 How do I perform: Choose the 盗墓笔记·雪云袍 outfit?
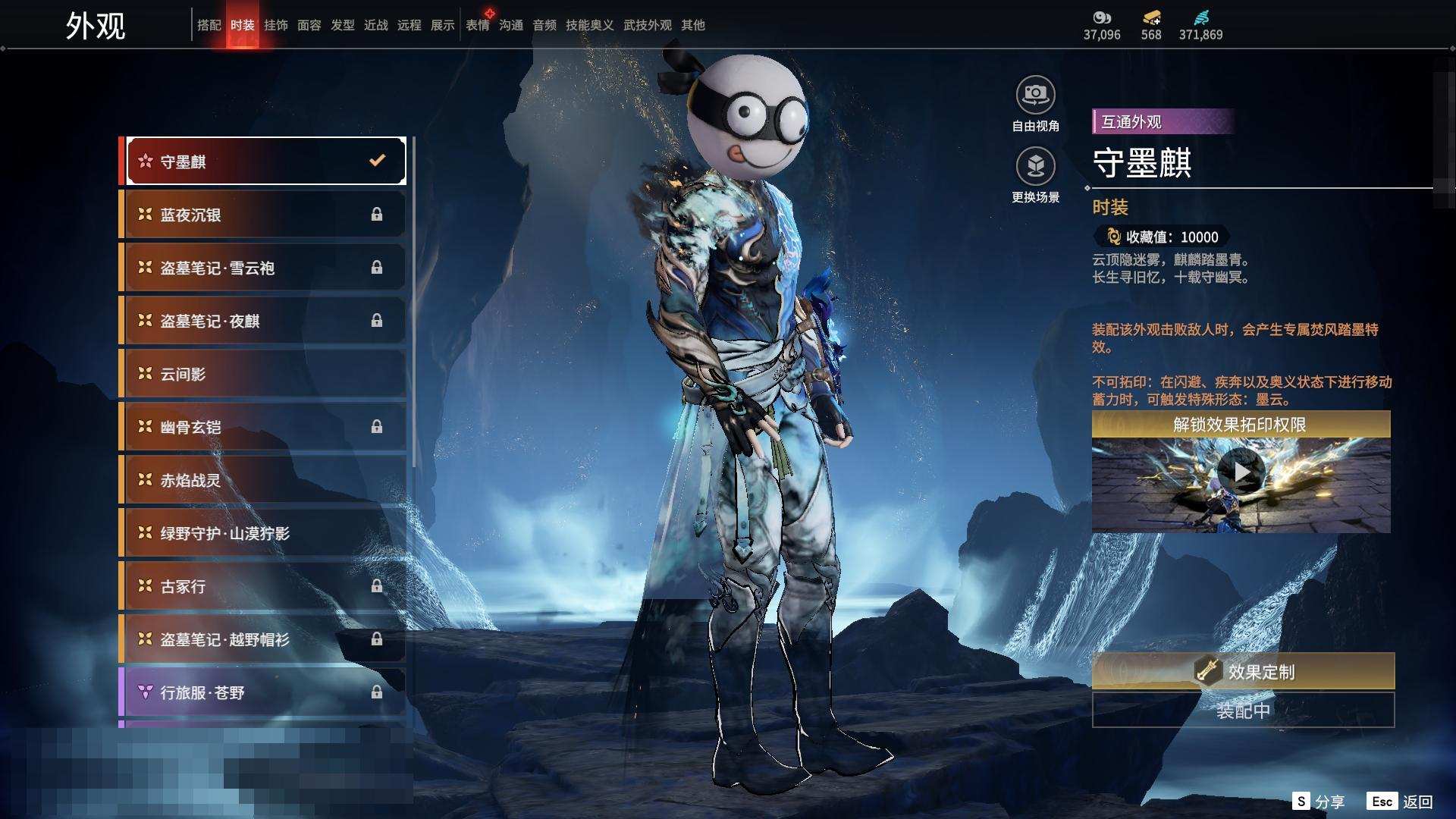(x=263, y=268)
